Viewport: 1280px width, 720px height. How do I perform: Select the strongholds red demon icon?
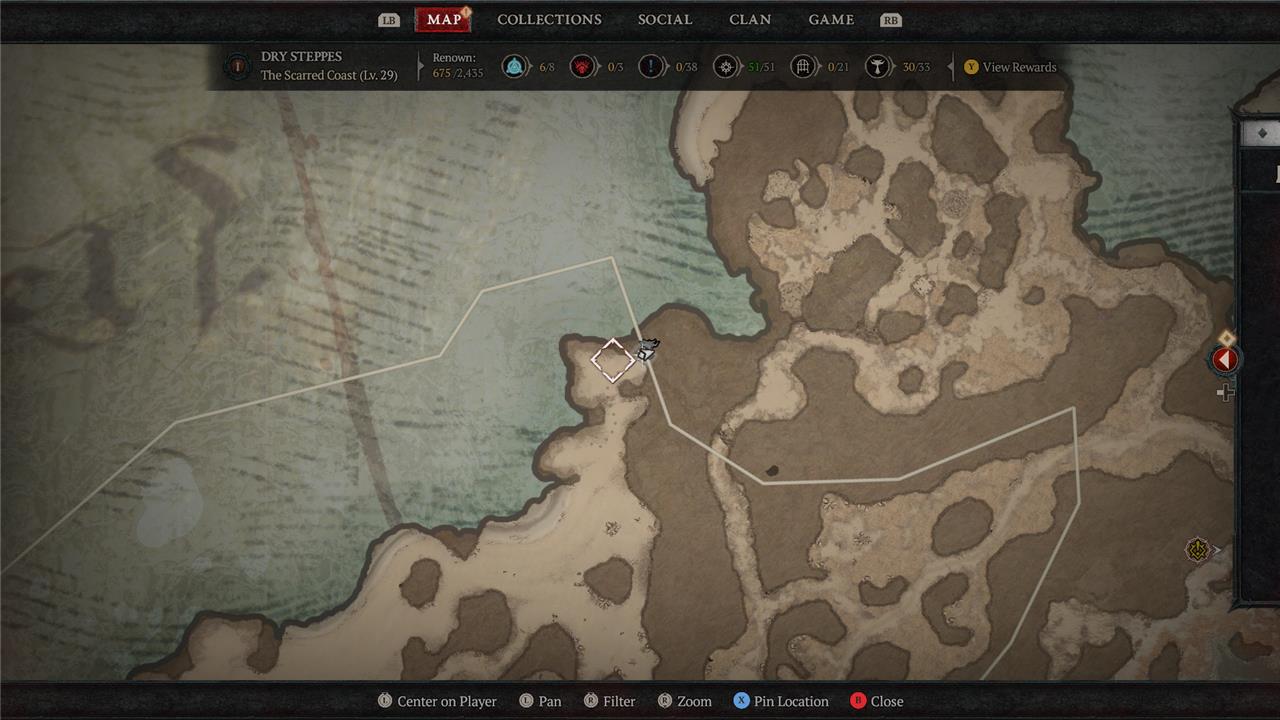[x=582, y=67]
